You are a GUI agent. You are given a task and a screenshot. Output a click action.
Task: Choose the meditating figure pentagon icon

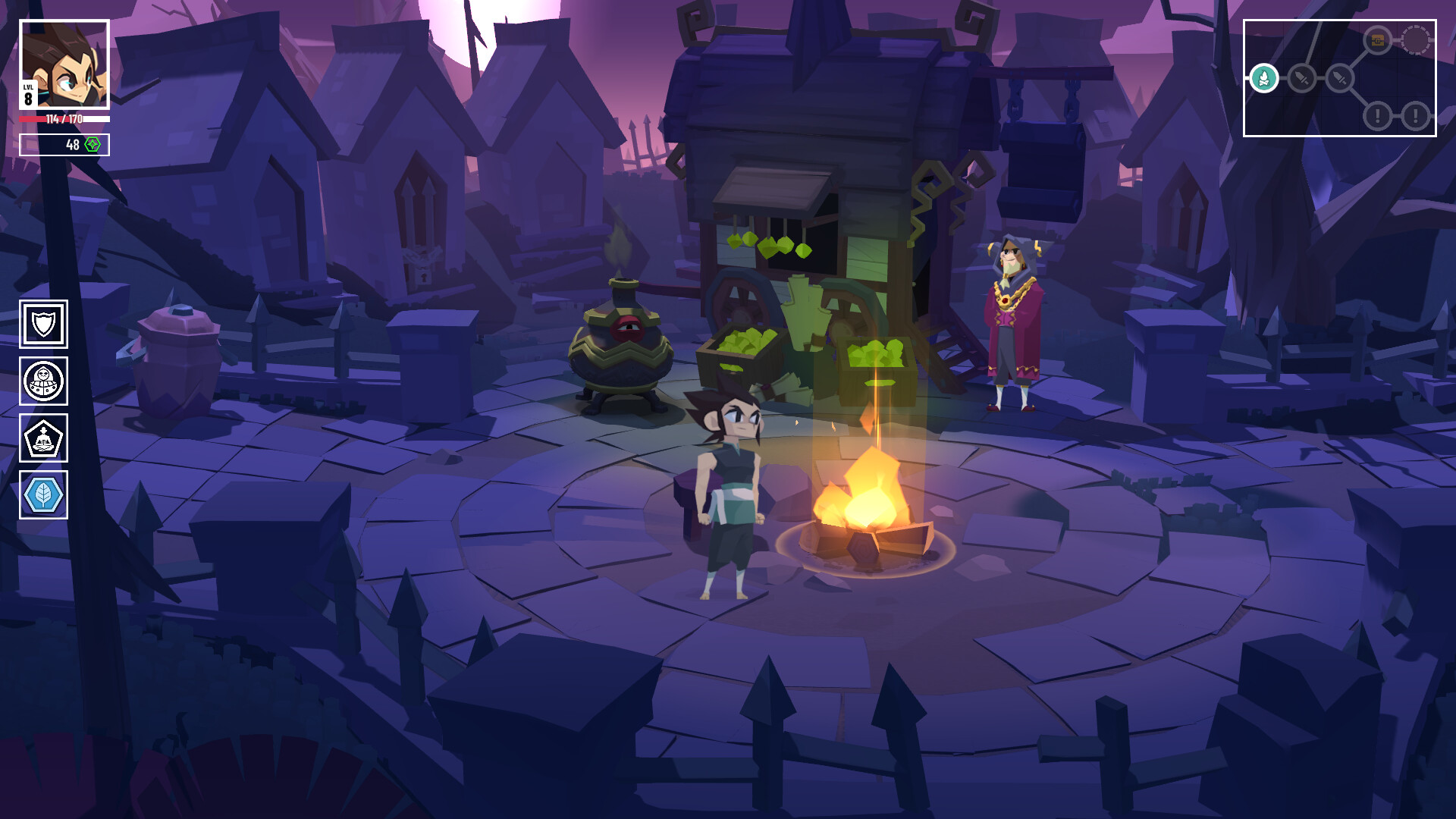[x=43, y=438]
